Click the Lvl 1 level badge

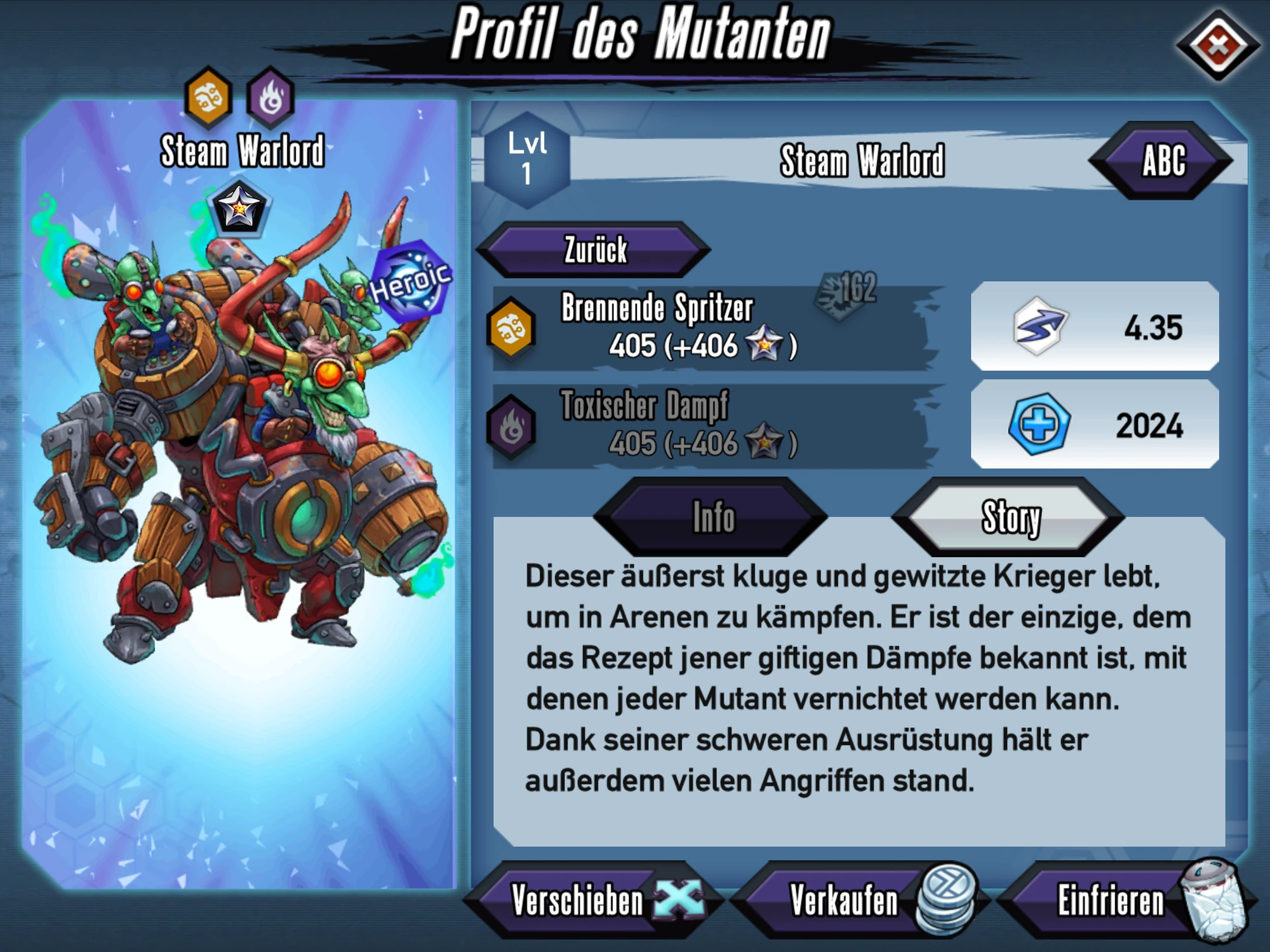[528, 157]
